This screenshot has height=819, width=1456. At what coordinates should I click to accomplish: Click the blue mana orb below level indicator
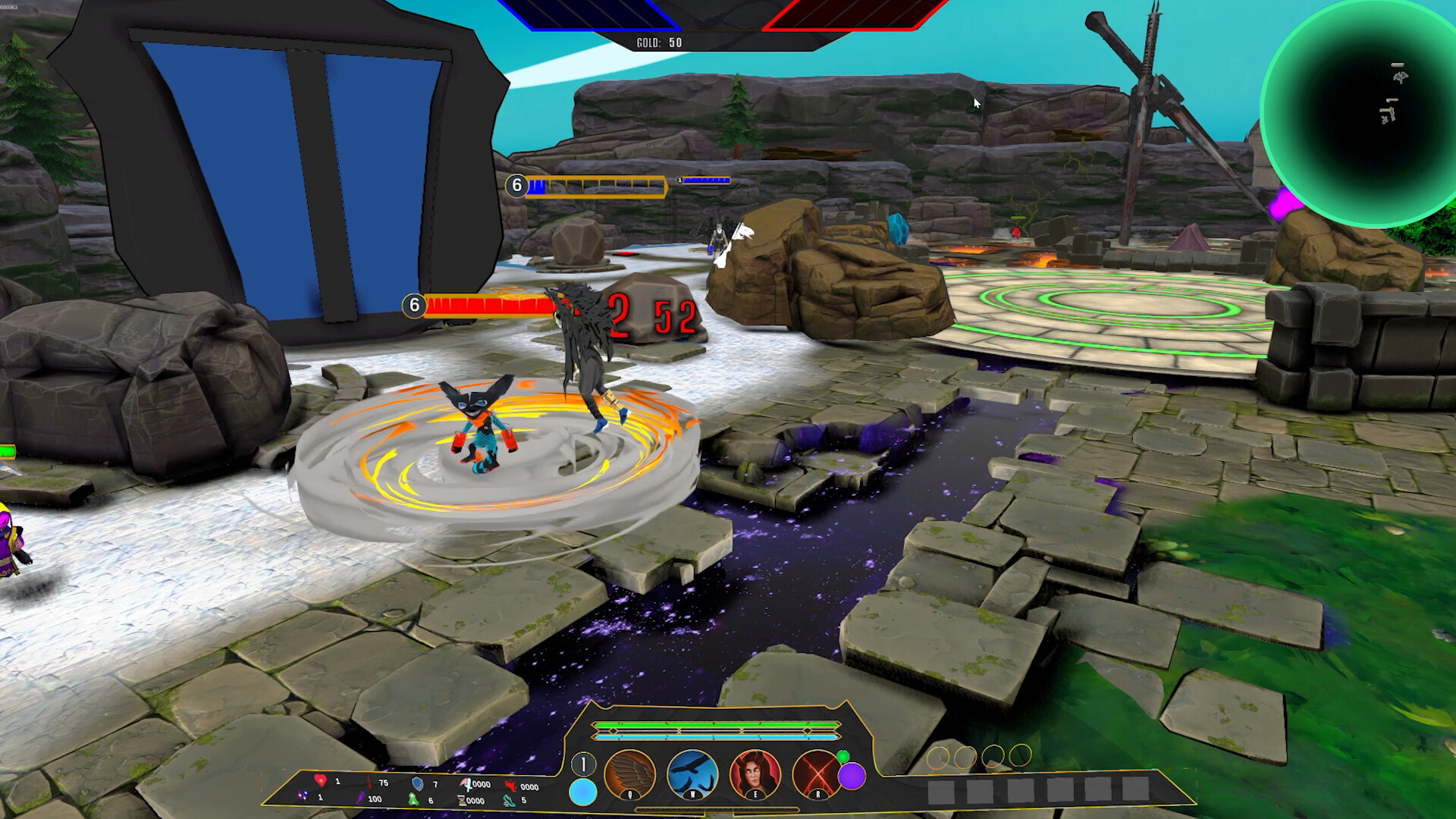582,792
